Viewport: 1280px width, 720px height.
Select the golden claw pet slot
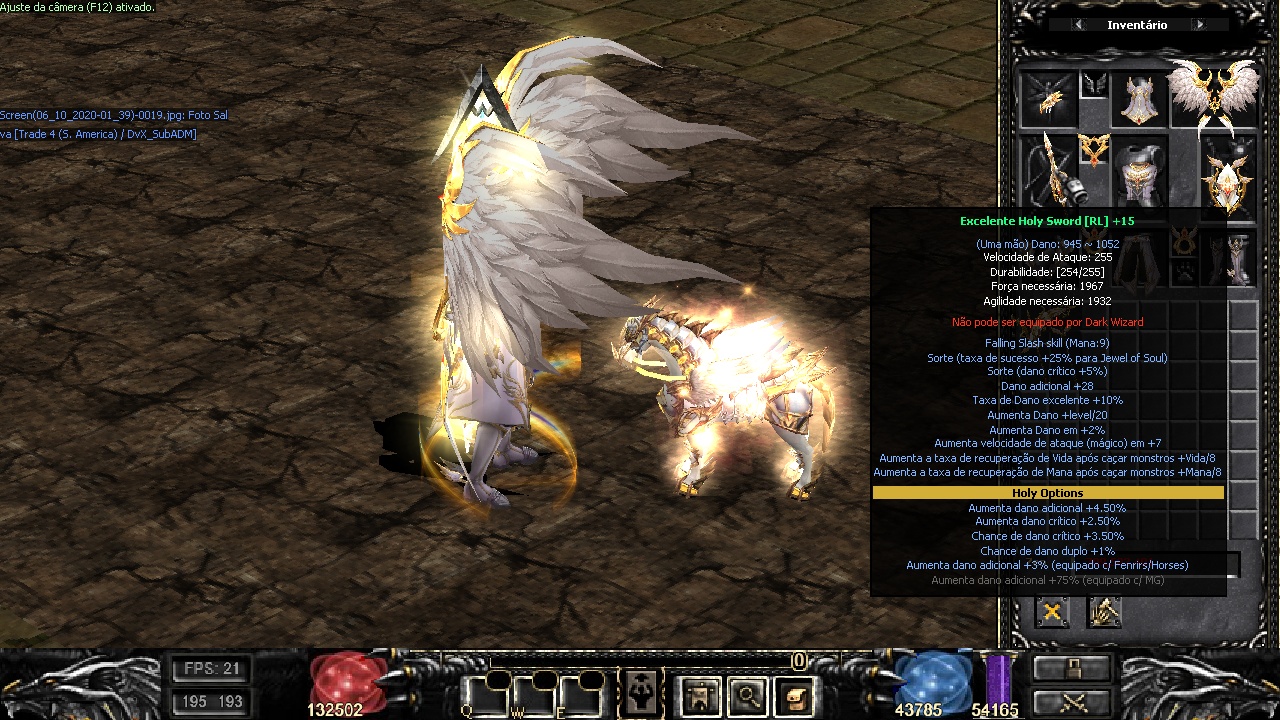[1046, 99]
